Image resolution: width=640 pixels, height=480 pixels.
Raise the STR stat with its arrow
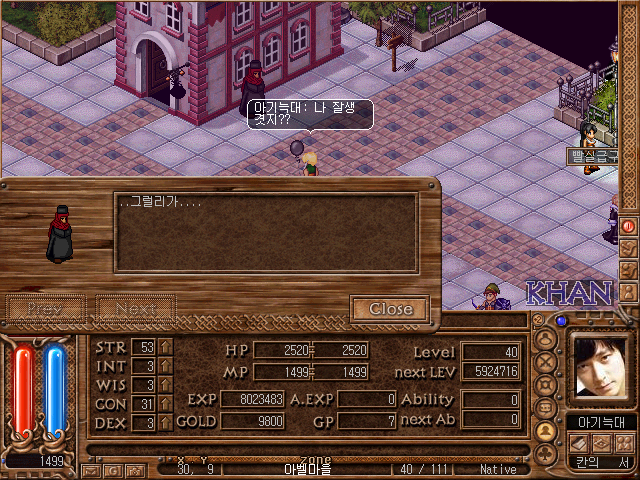click(x=166, y=347)
